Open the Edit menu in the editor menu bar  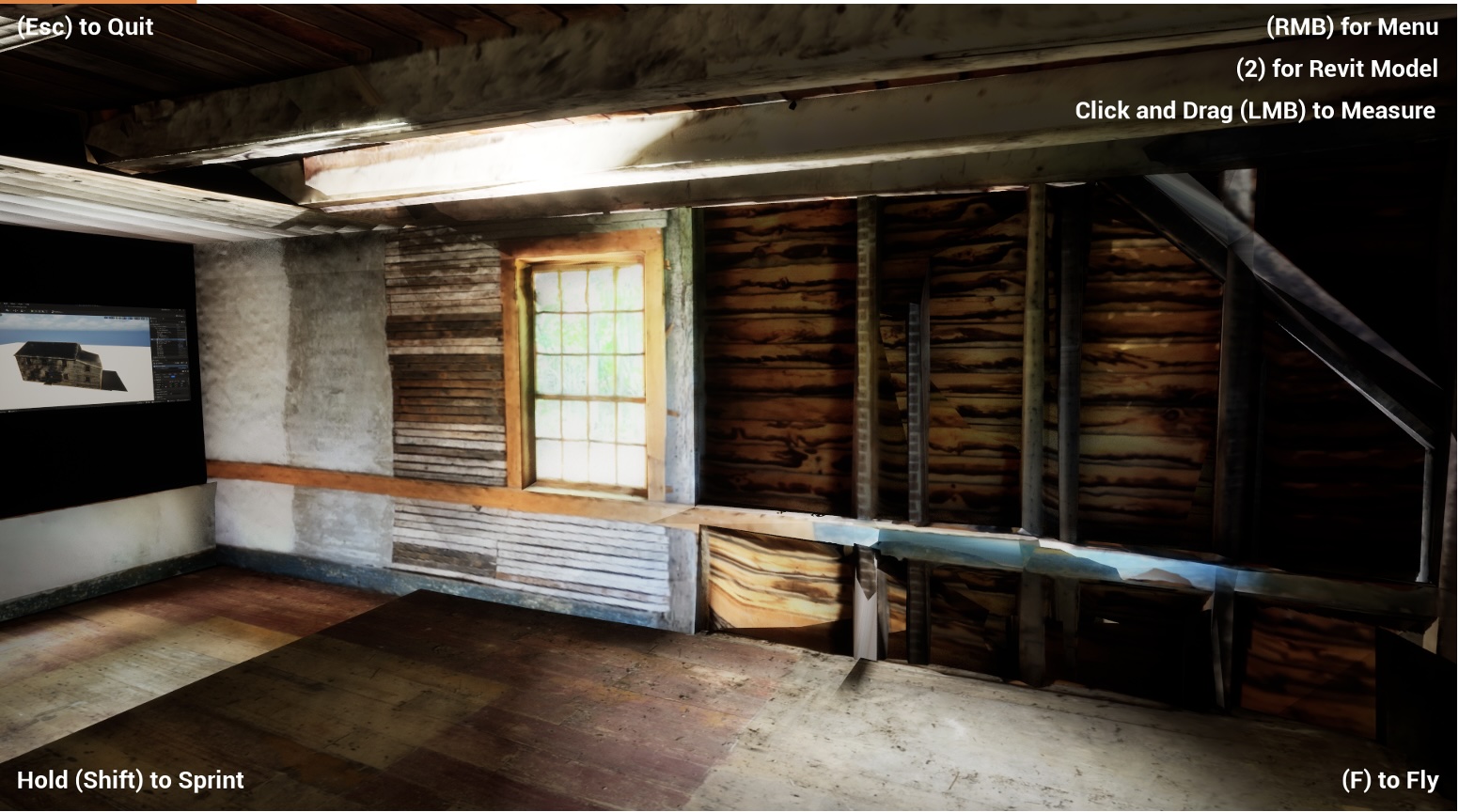(12, 304)
